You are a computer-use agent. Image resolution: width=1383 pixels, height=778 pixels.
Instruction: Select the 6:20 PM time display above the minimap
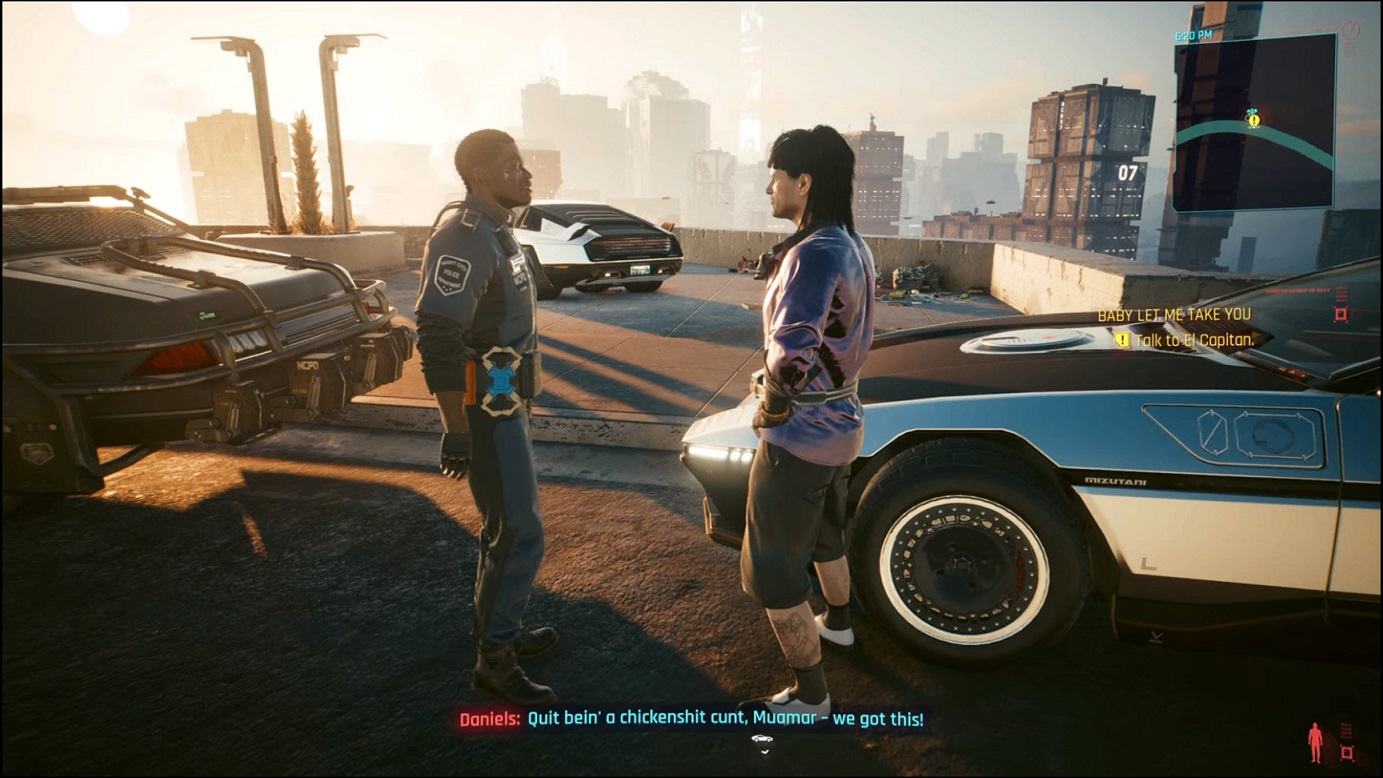pos(1193,34)
